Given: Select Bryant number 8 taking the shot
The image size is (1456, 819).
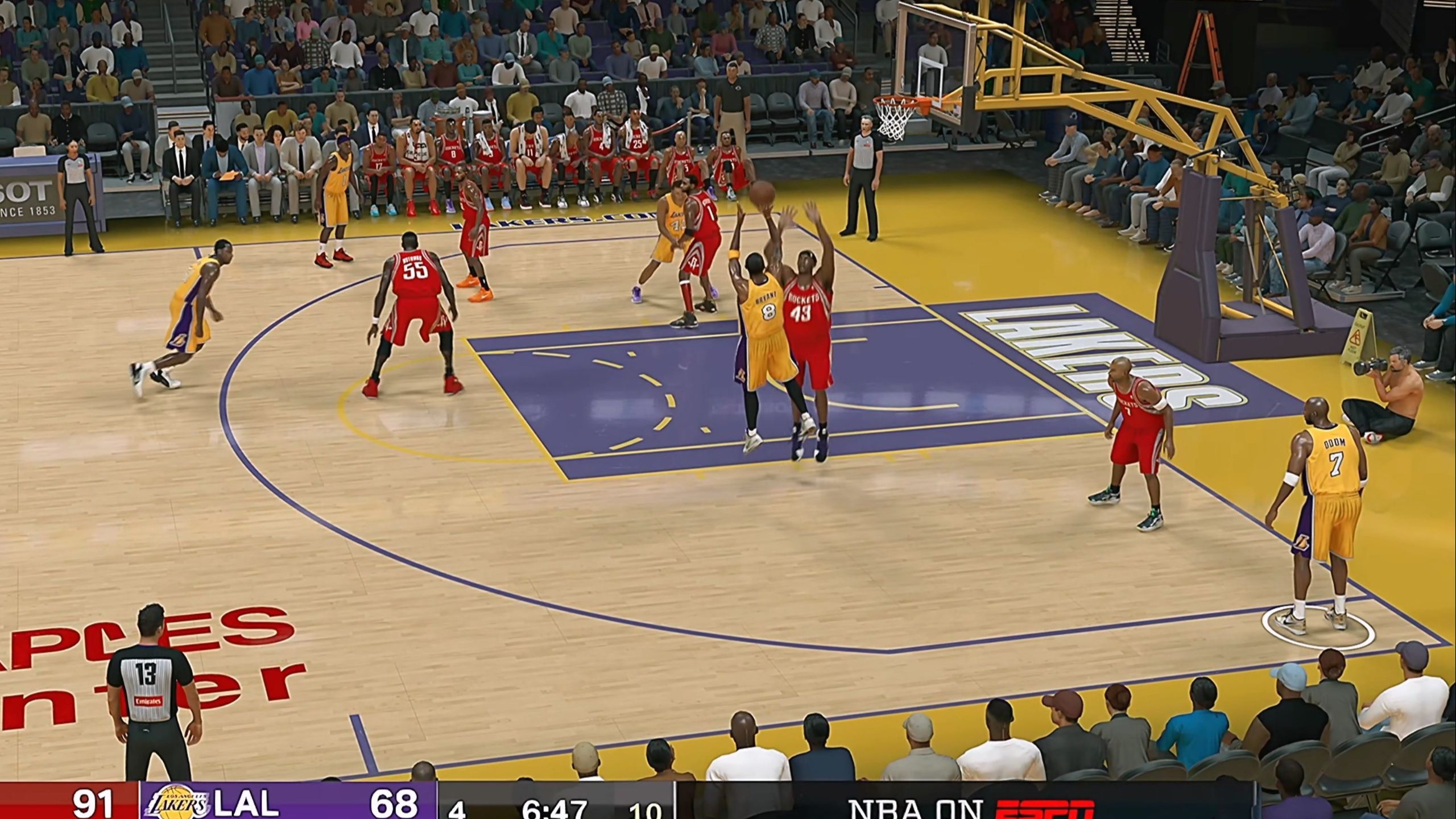Looking at the screenshot, I should [768, 312].
